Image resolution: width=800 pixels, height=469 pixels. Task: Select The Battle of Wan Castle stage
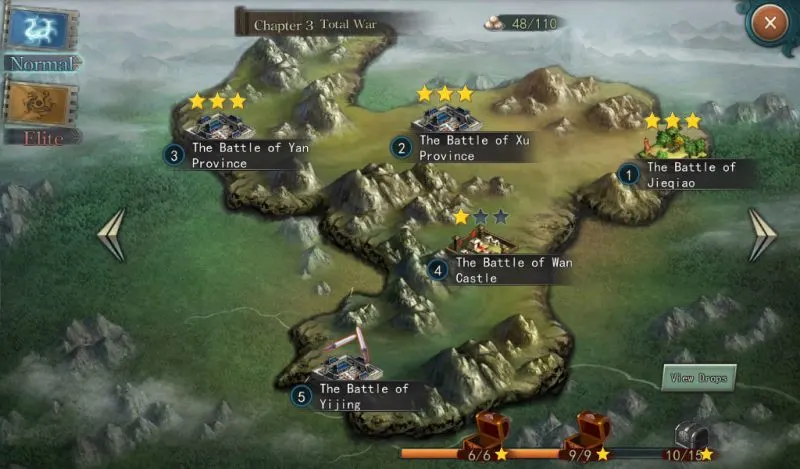[x=483, y=241]
